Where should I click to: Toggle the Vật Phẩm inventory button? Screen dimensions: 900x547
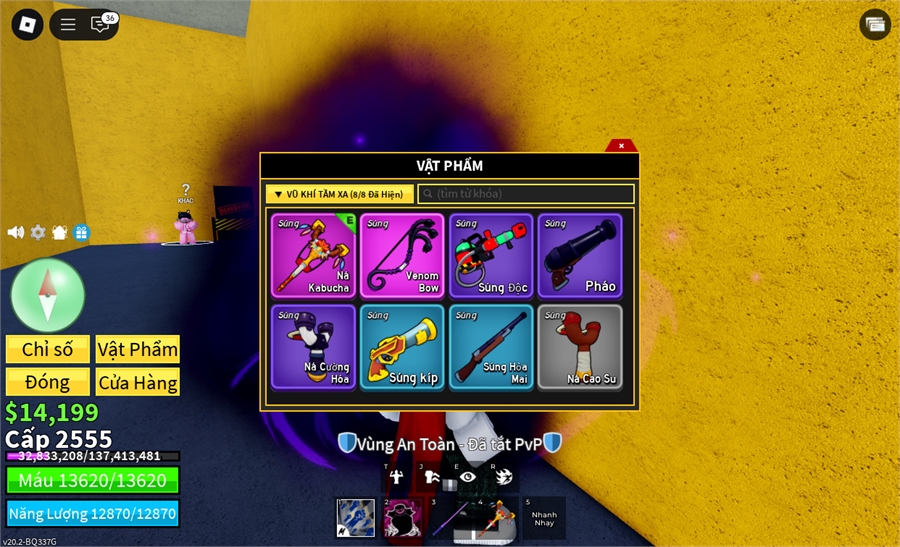click(x=138, y=349)
